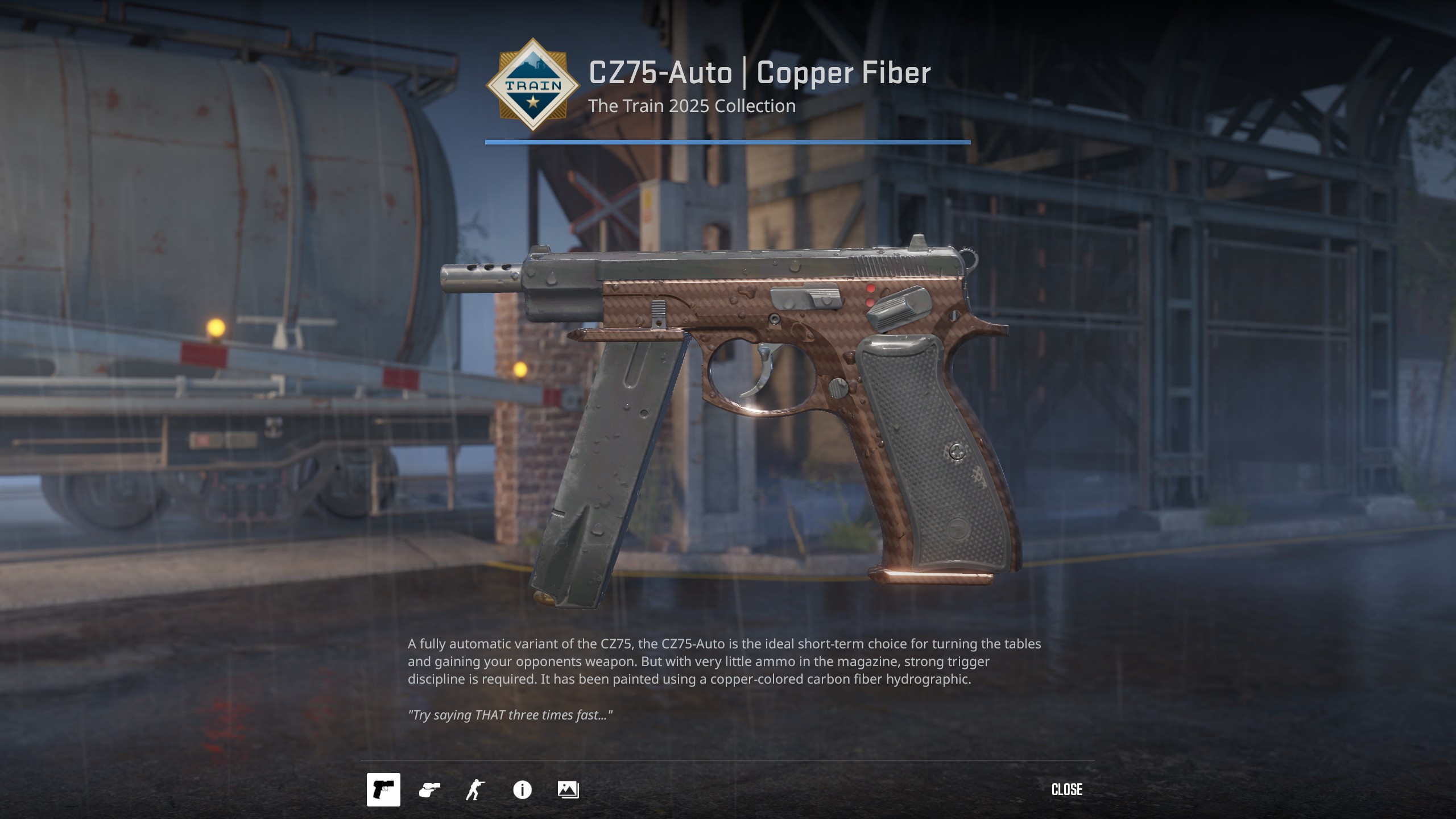Select the pistol model view icon

coord(383,789)
